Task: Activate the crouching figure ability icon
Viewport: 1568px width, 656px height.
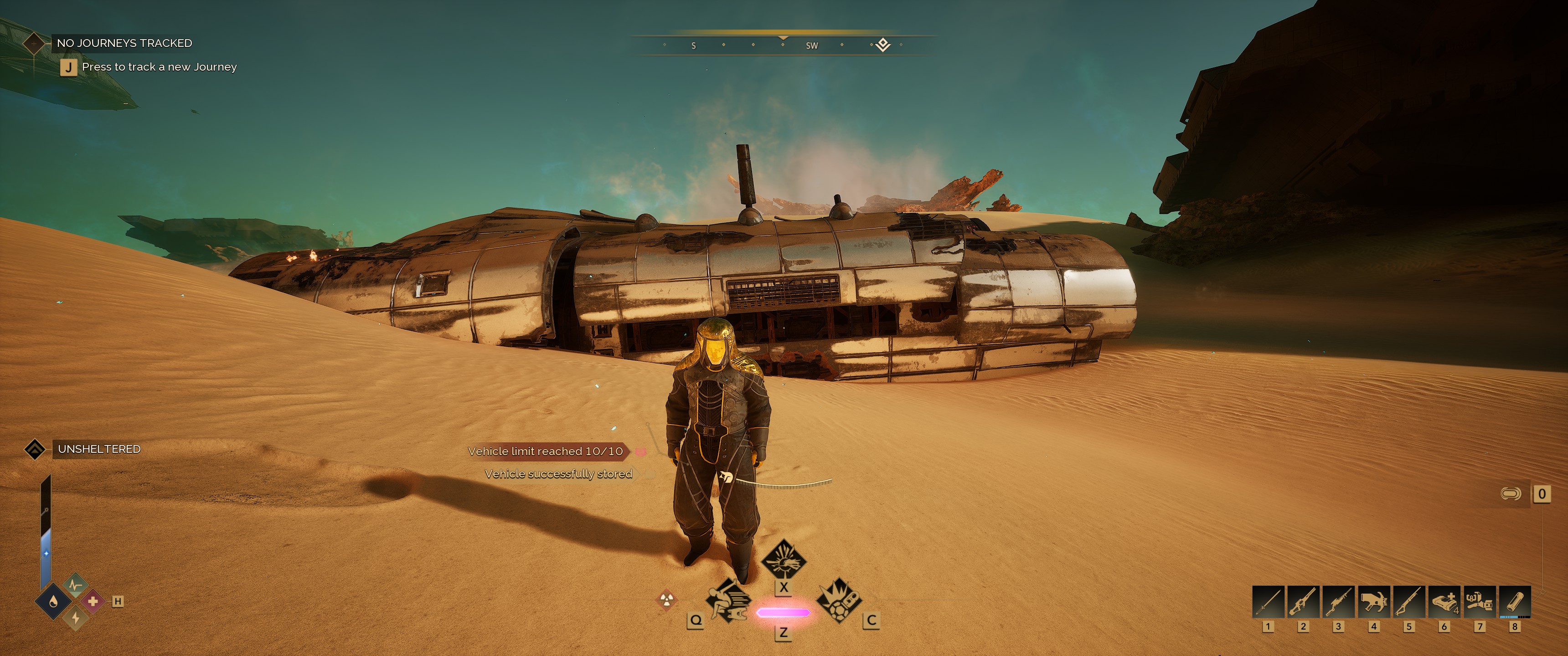Action: (x=728, y=600)
